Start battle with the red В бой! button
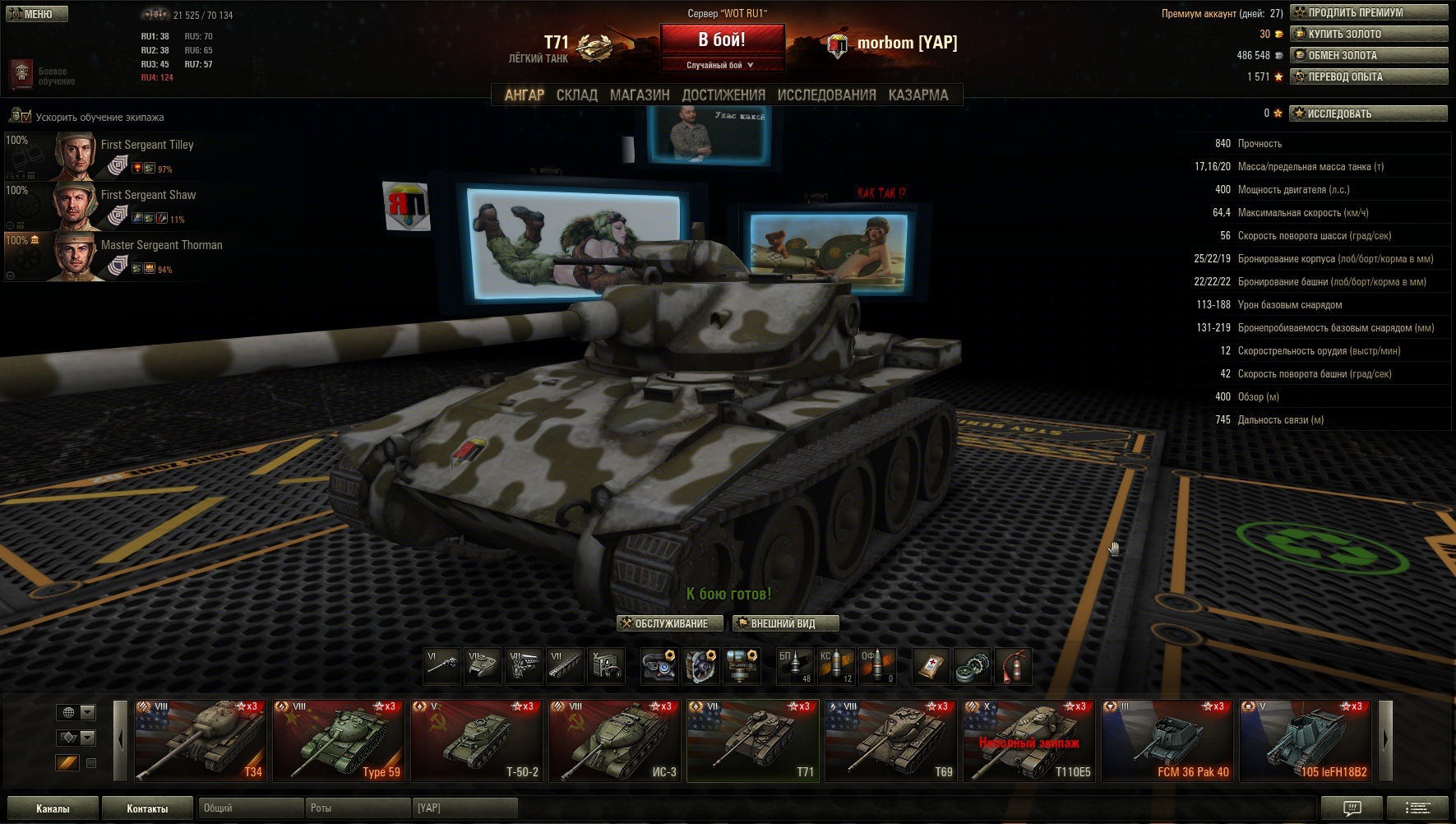The image size is (1456, 824). click(x=721, y=39)
